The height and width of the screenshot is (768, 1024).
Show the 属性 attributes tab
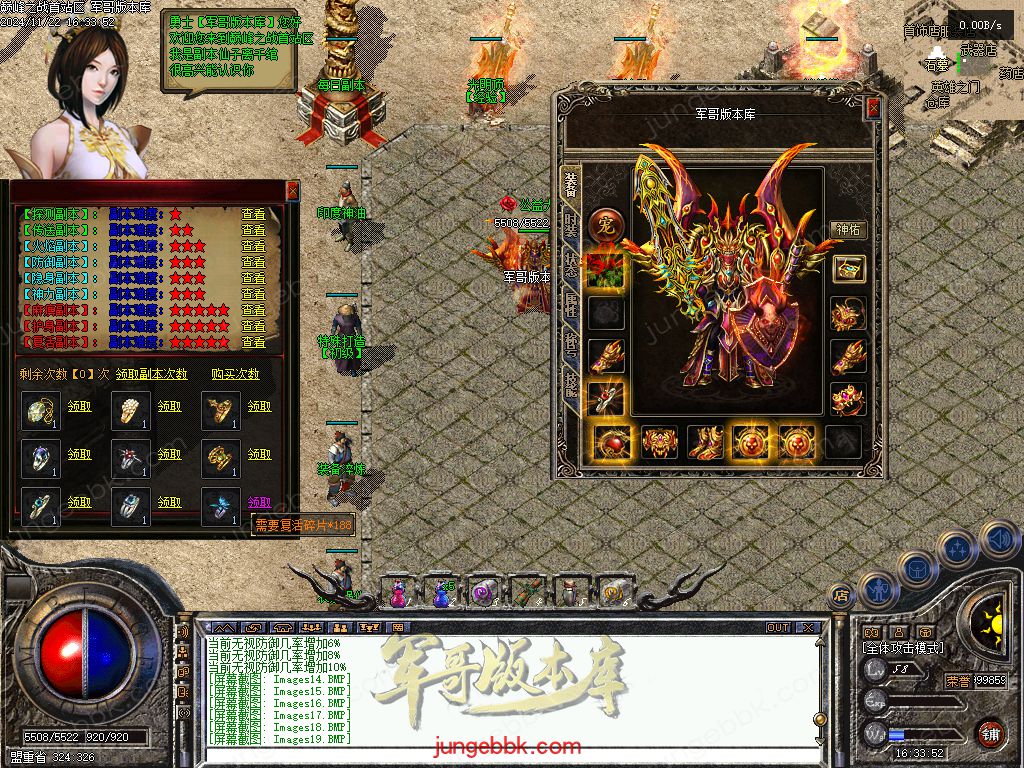(571, 305)
